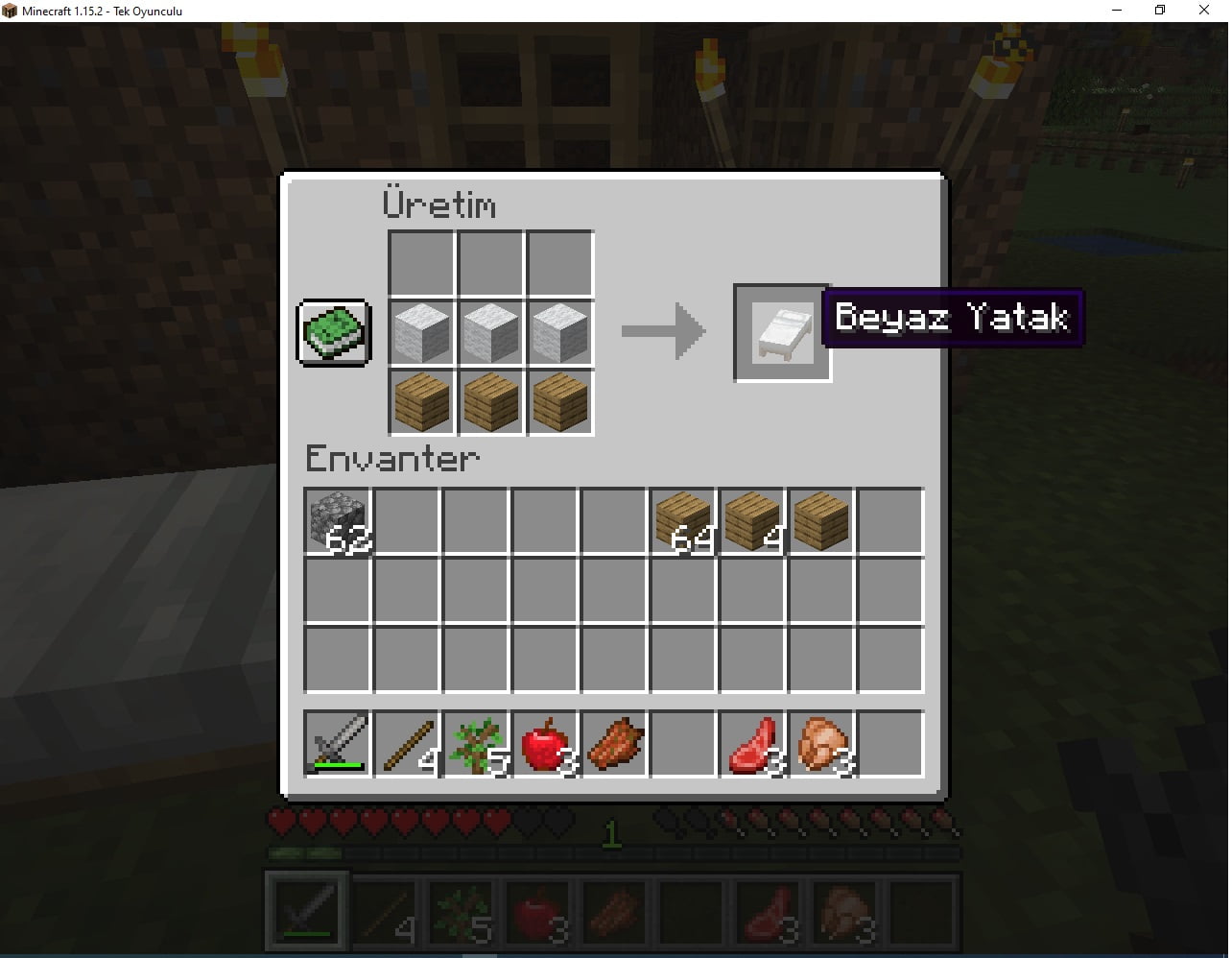Screen dimensions: 1232x958
Task: Click the middle wool in the bed recipe
Action: click(490, 332)
